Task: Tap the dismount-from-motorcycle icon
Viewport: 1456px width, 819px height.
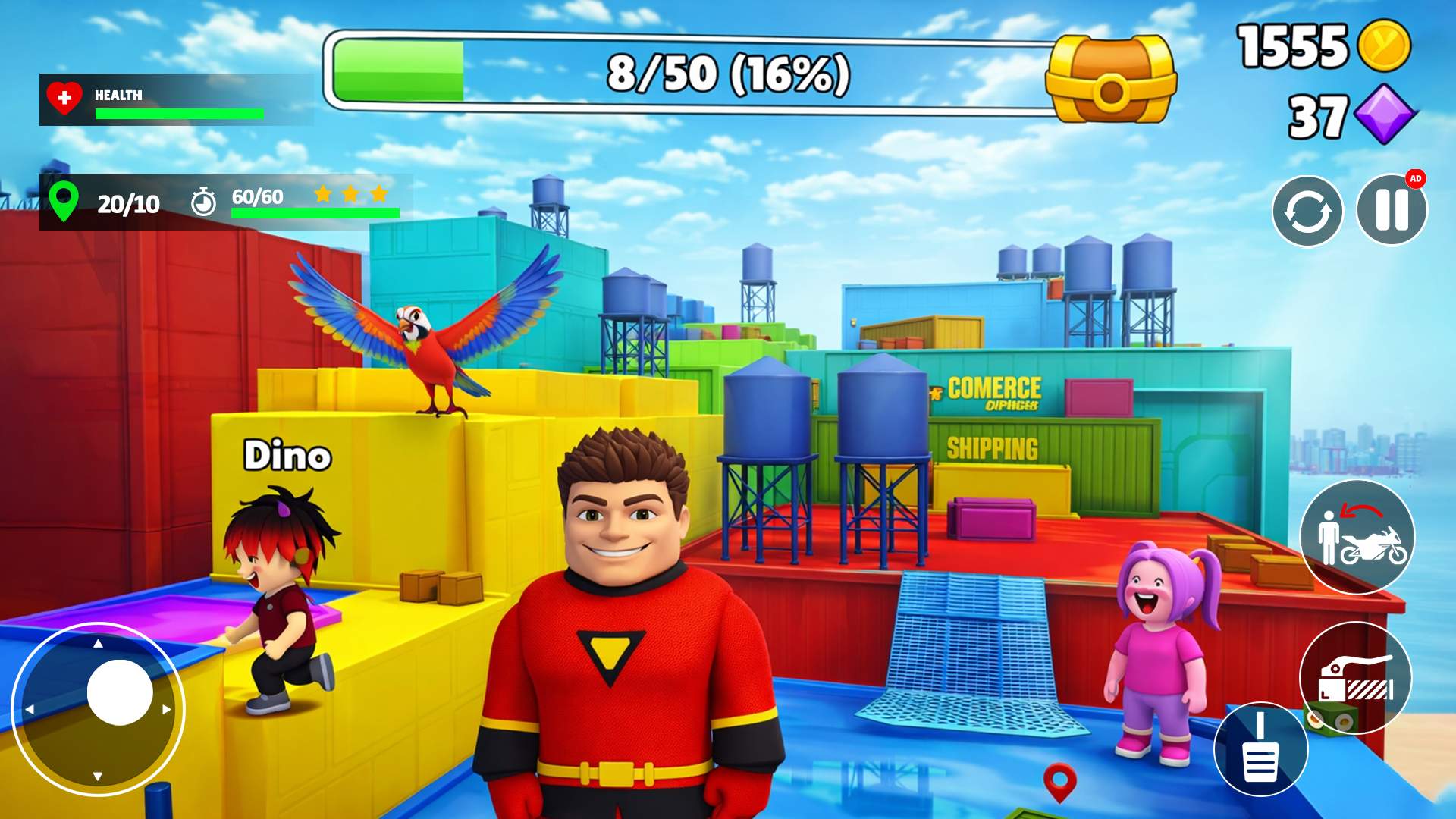Action: [x=1357, y=536]
